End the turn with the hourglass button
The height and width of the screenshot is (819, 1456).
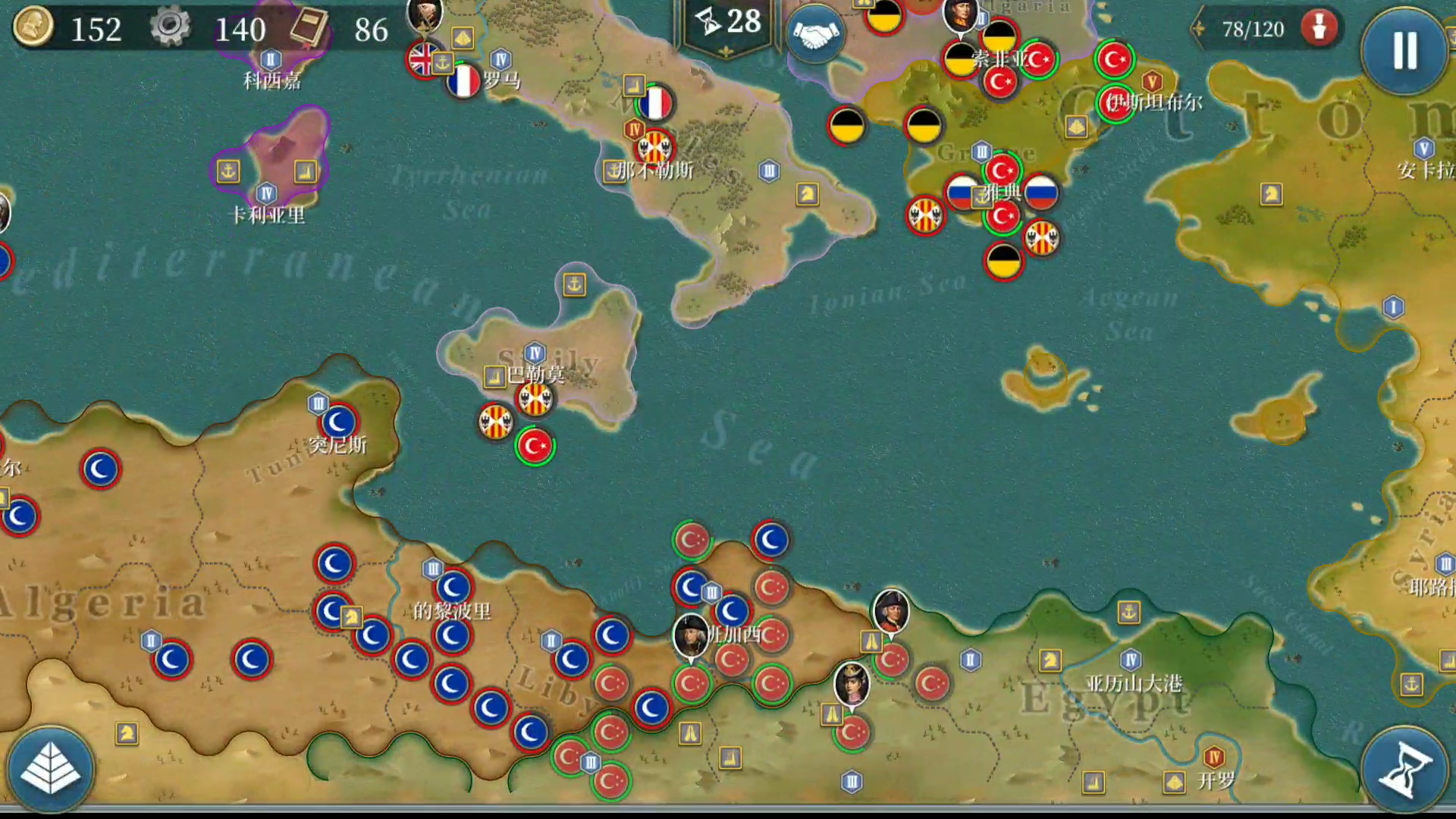point(1404,769)
